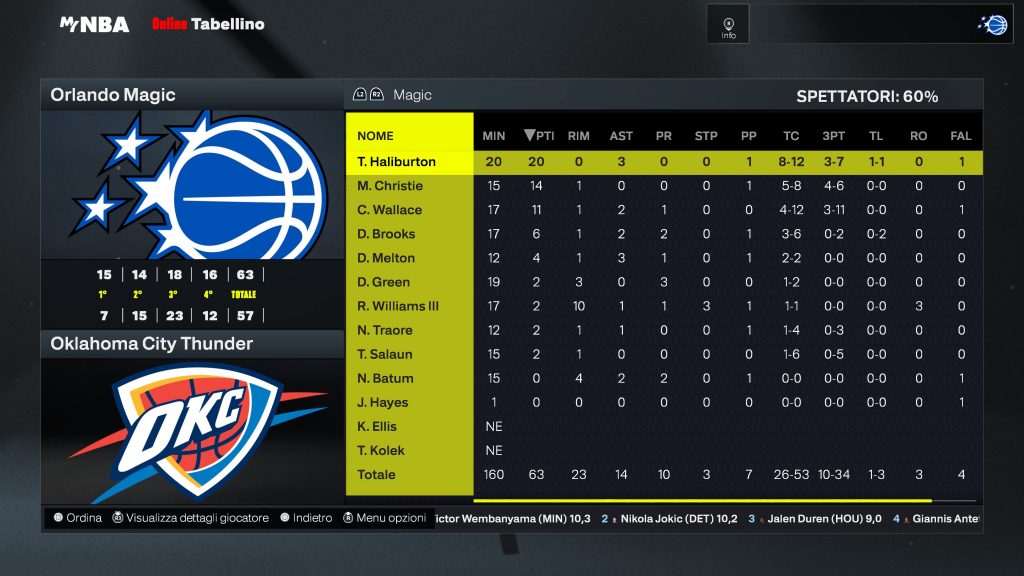Open the Info panel icon

click(728, 26)
